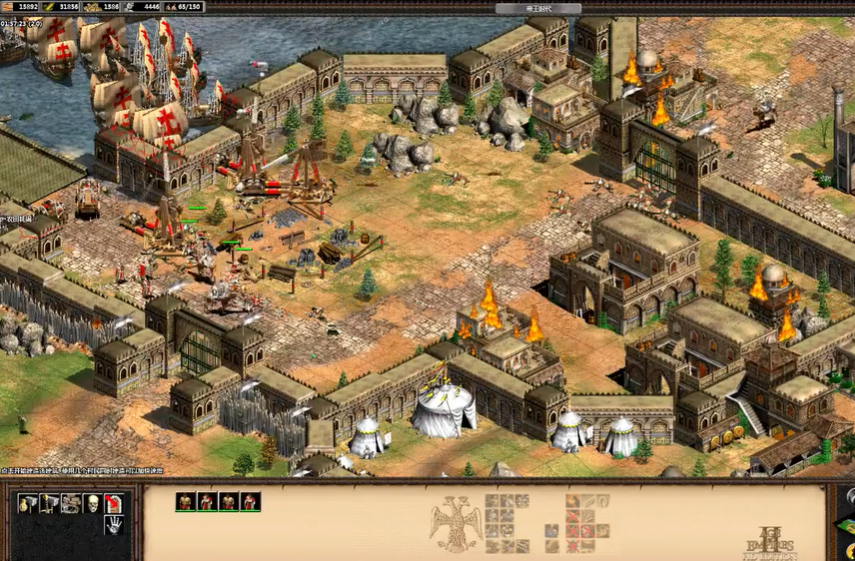Viewport: 855px width, 561px height.
Task: Select the repair command icon
Action: click(70, 503)
